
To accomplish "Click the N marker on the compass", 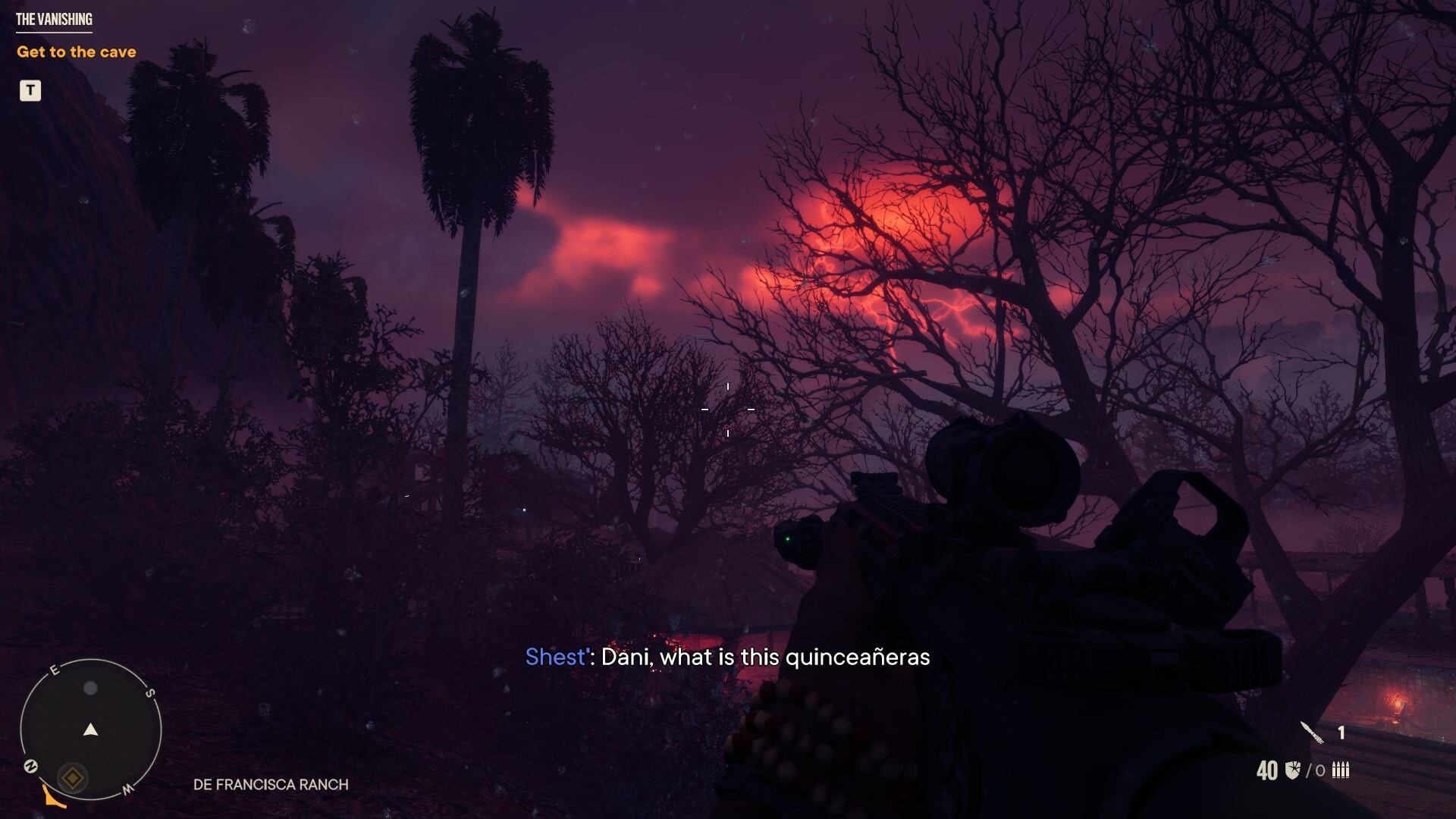I will [30, 766].
